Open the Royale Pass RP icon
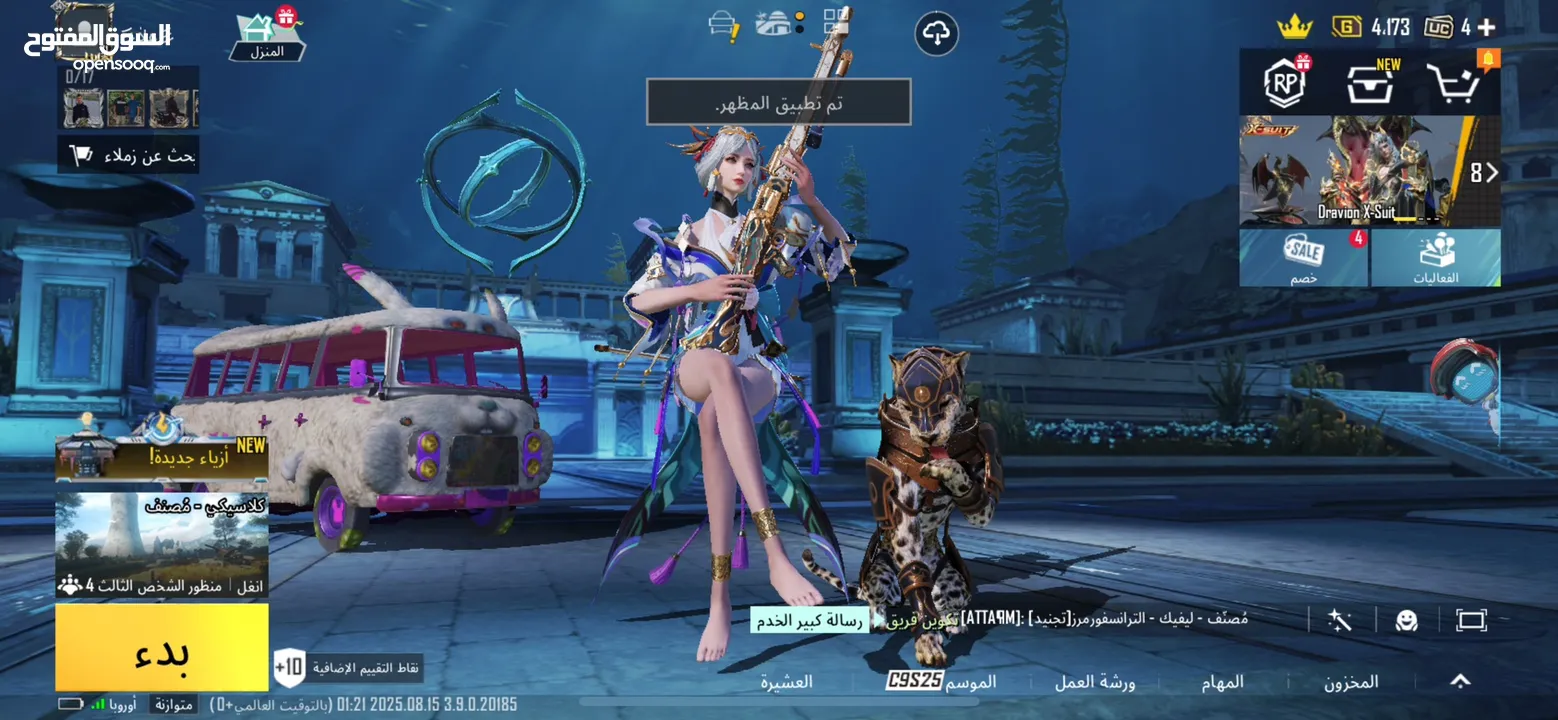Viewport: 1558px width, 720px height. (x=1285, y=83)
